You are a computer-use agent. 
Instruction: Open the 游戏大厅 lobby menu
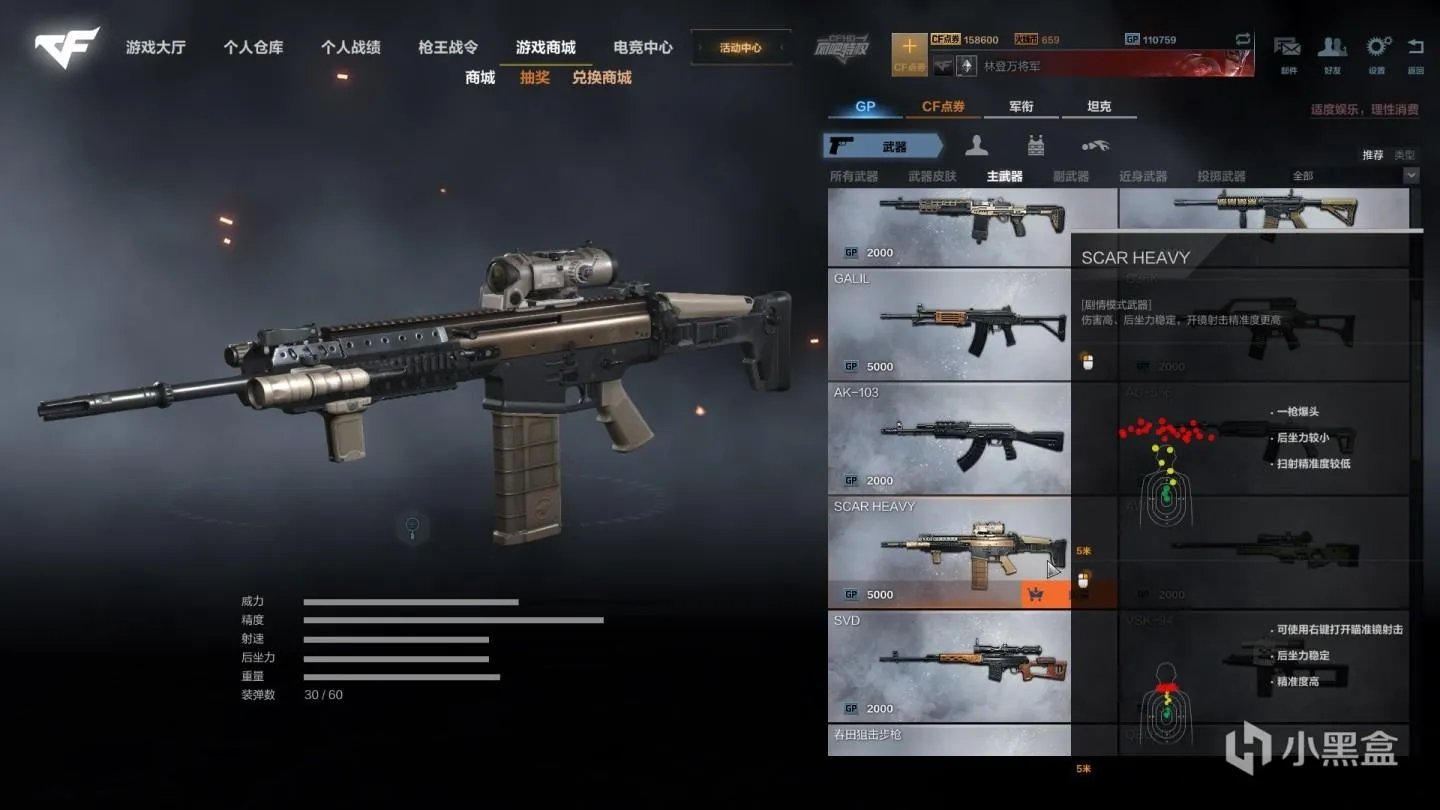point(155,47)
